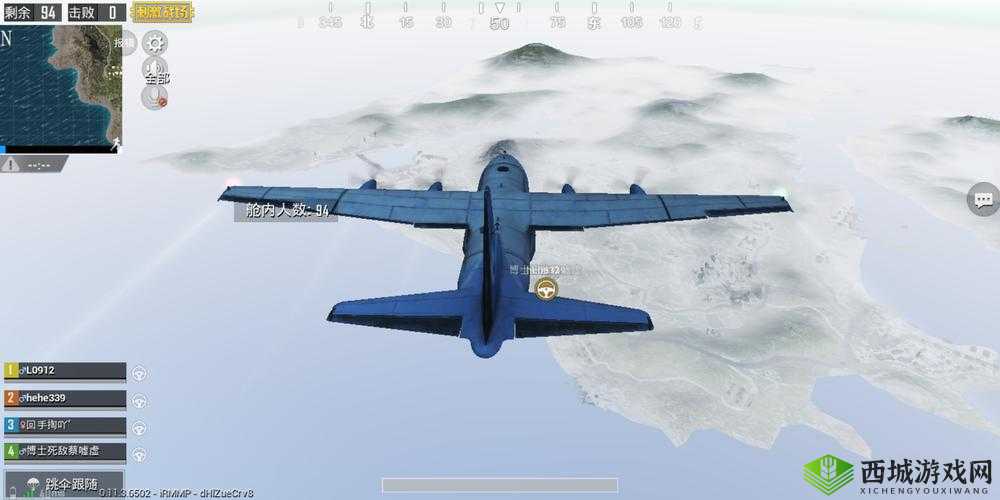1000x500 pixels.
Task: Select teammate 4 博士死敌蔡嘘虚 in squad list
Action: [x=65, y=452]
